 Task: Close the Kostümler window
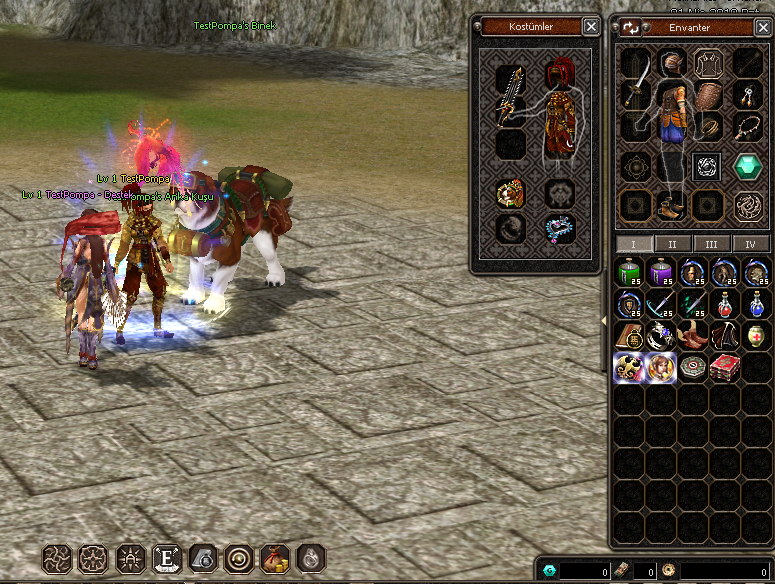tap(592, 27)
